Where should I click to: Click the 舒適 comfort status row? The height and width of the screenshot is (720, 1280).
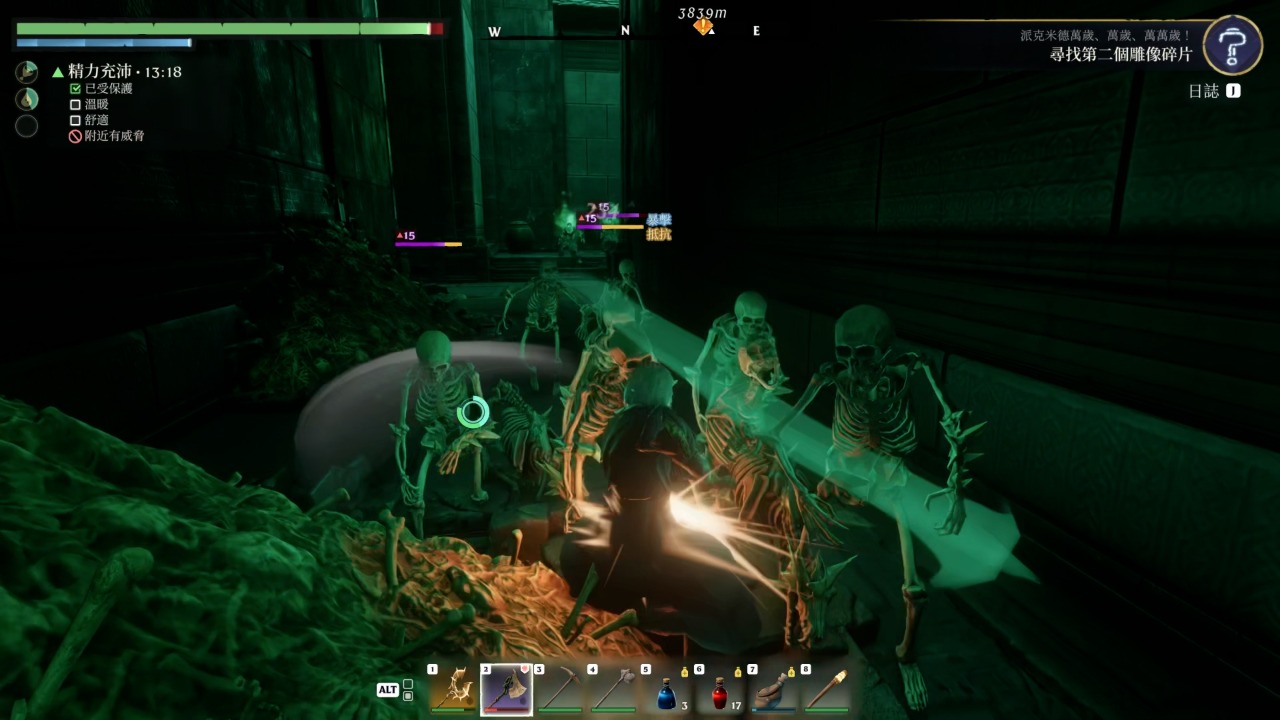click(x=96, y=120)
